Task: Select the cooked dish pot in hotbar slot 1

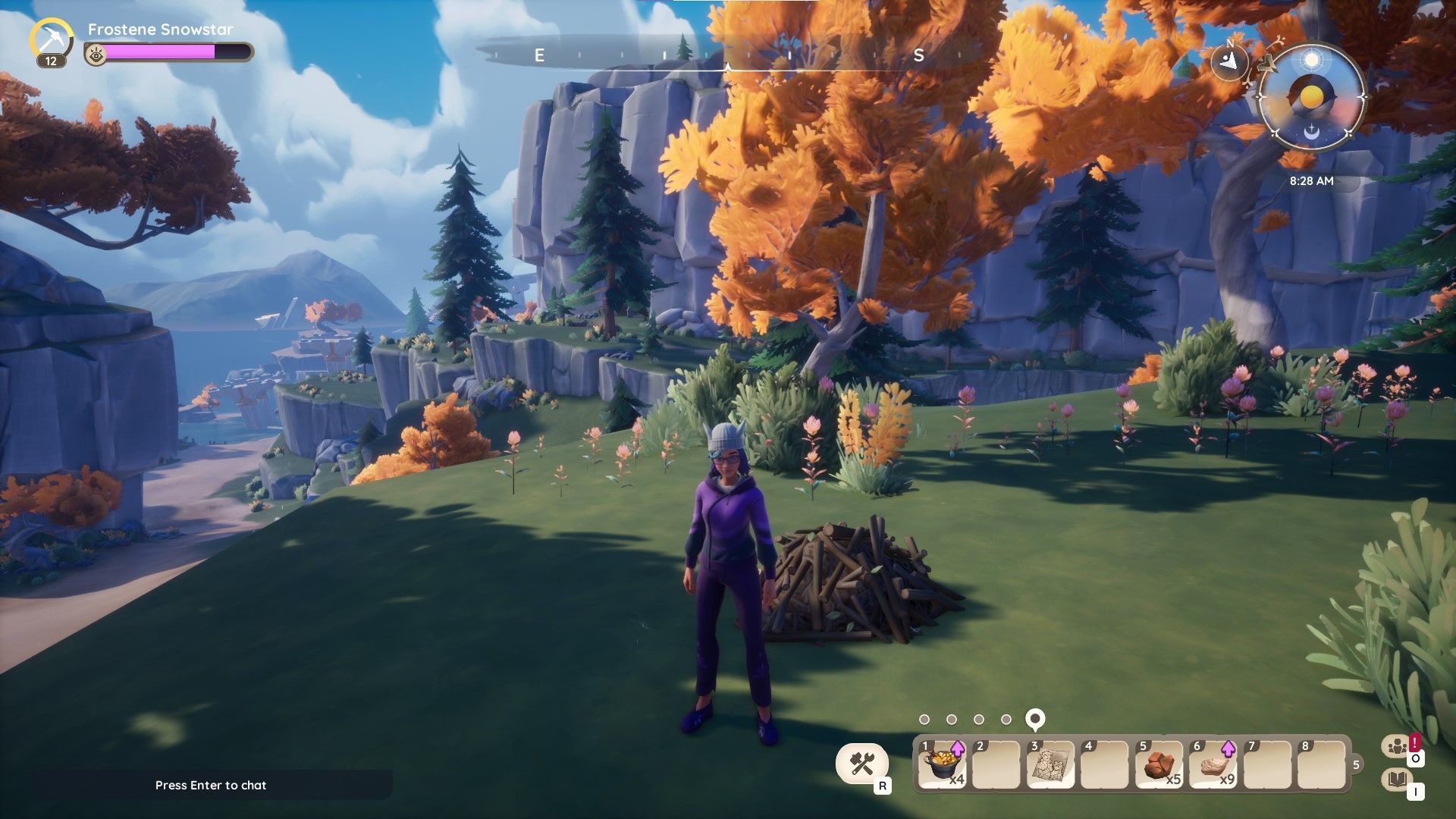Action: (x=941, y=764)
